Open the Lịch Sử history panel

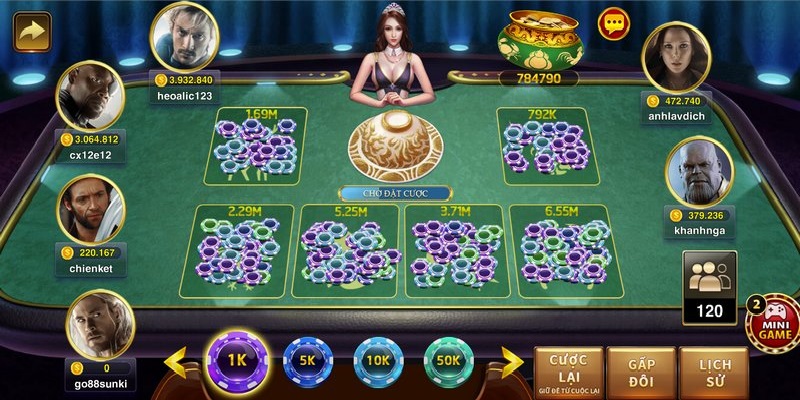click(713, 372)
